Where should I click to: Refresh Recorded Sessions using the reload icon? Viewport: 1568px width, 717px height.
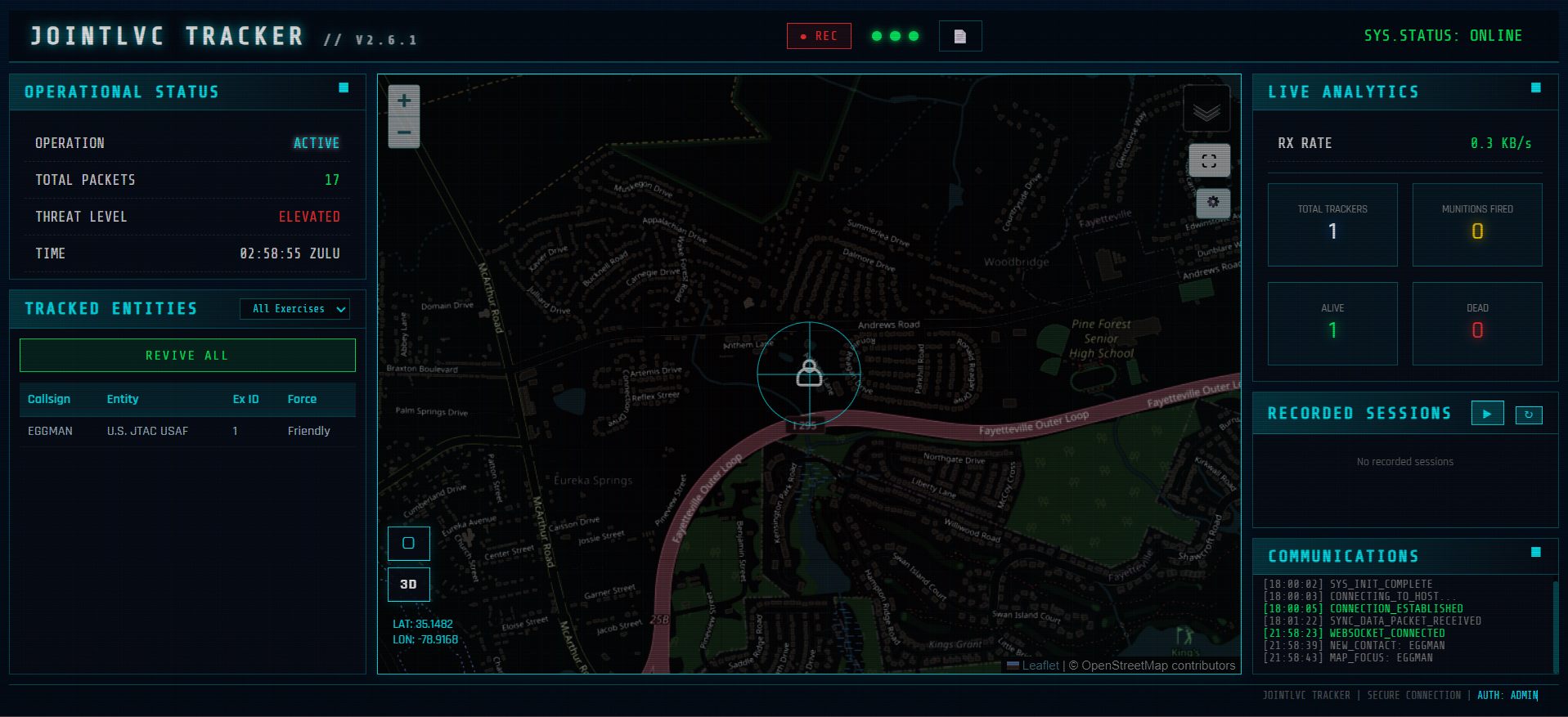(x=1528, y=415)
